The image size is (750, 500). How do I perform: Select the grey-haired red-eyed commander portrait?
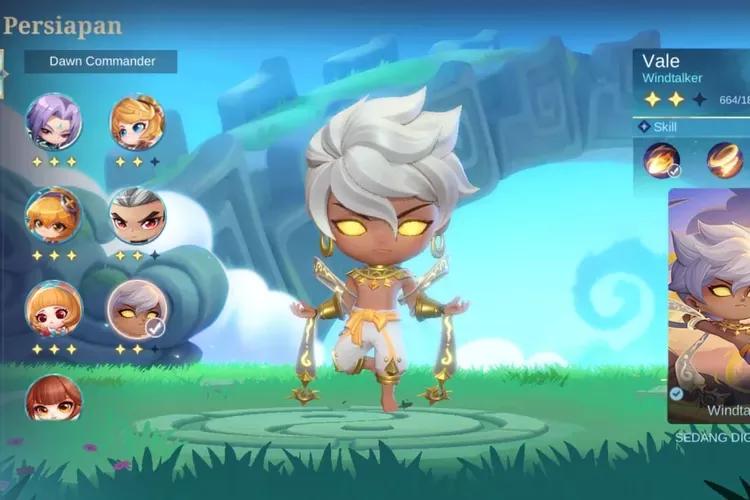(x=137, y=215)
